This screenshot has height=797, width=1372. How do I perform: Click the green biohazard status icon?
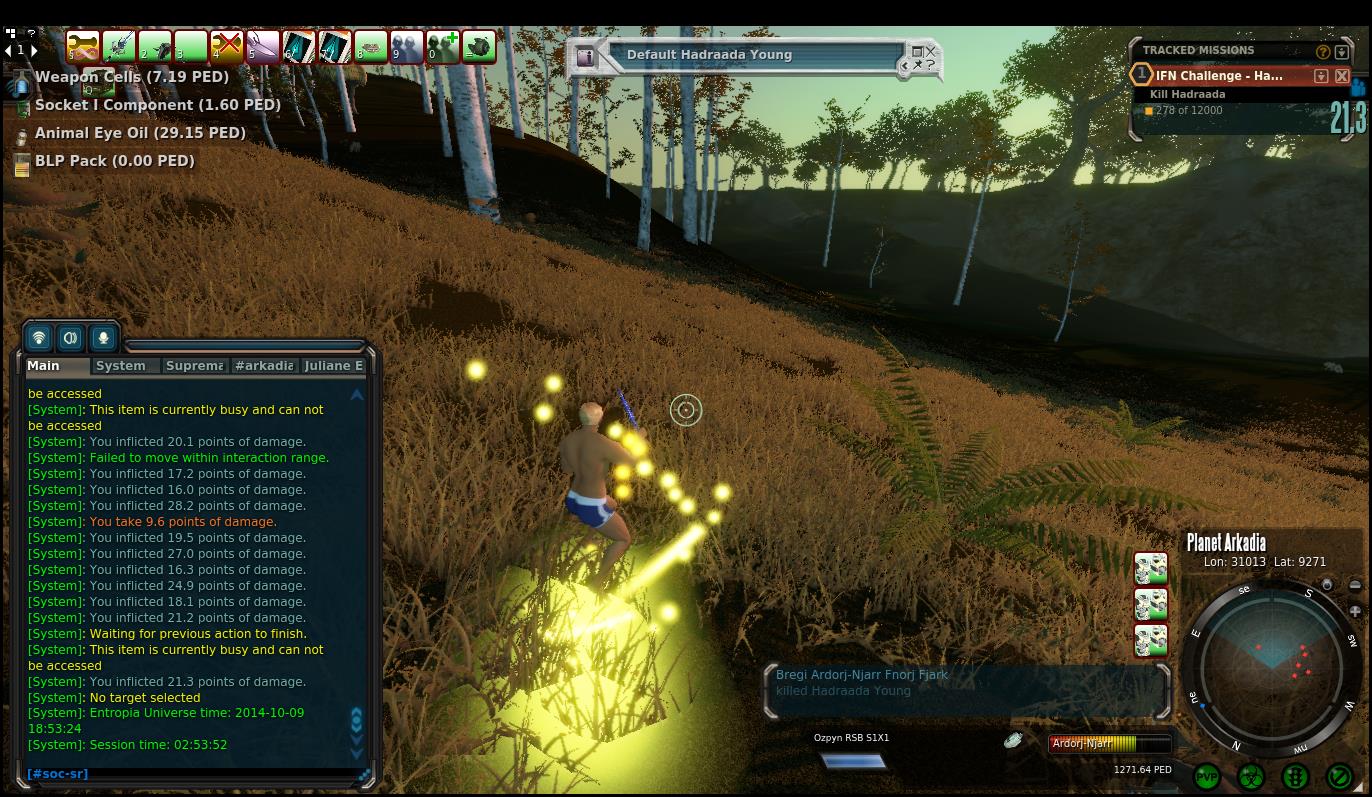tap(1251, 777)
